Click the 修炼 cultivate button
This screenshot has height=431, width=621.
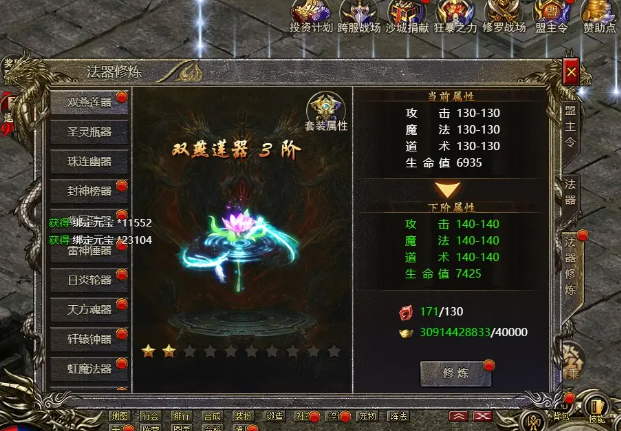[455, 372]
